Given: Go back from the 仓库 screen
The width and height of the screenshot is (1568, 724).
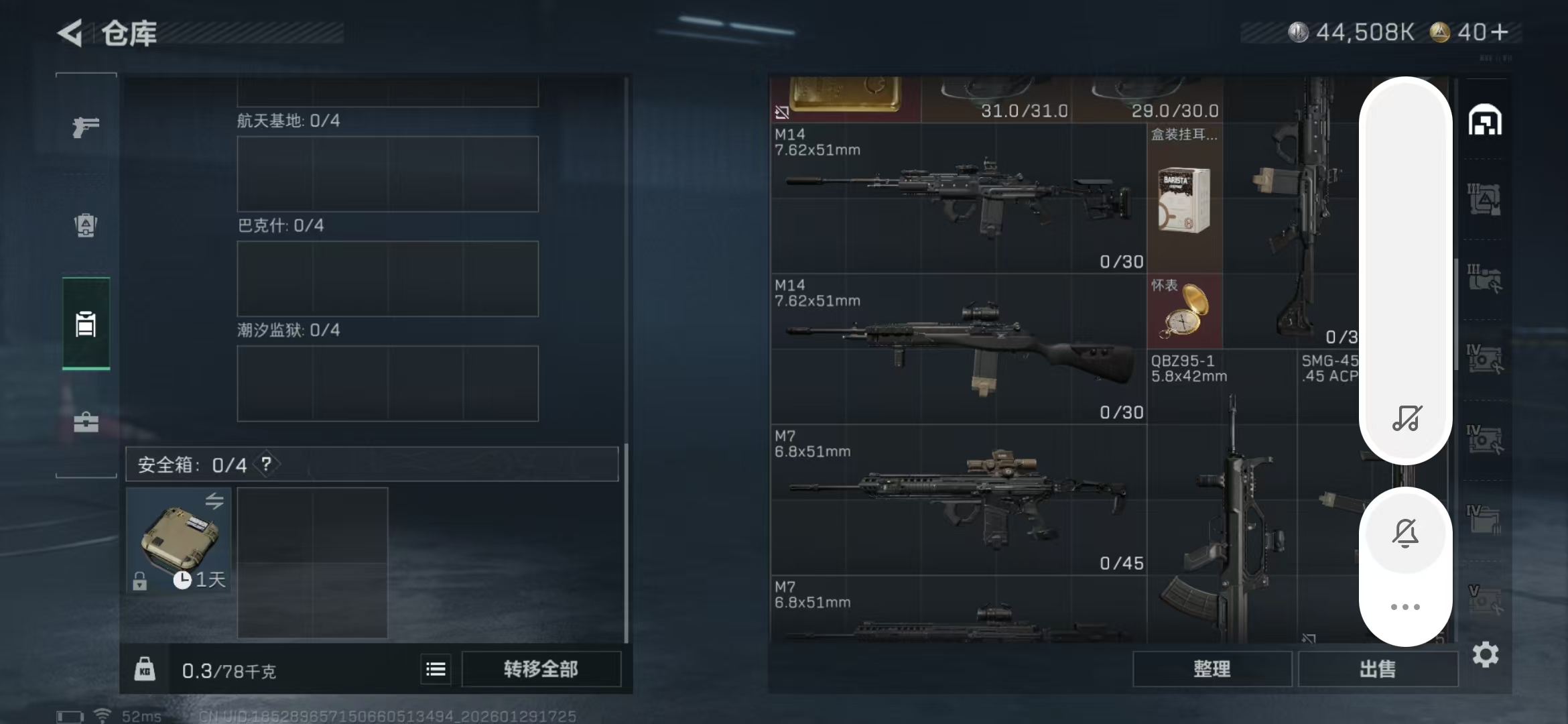Looking at the screenshot, I should coord(70,33).
